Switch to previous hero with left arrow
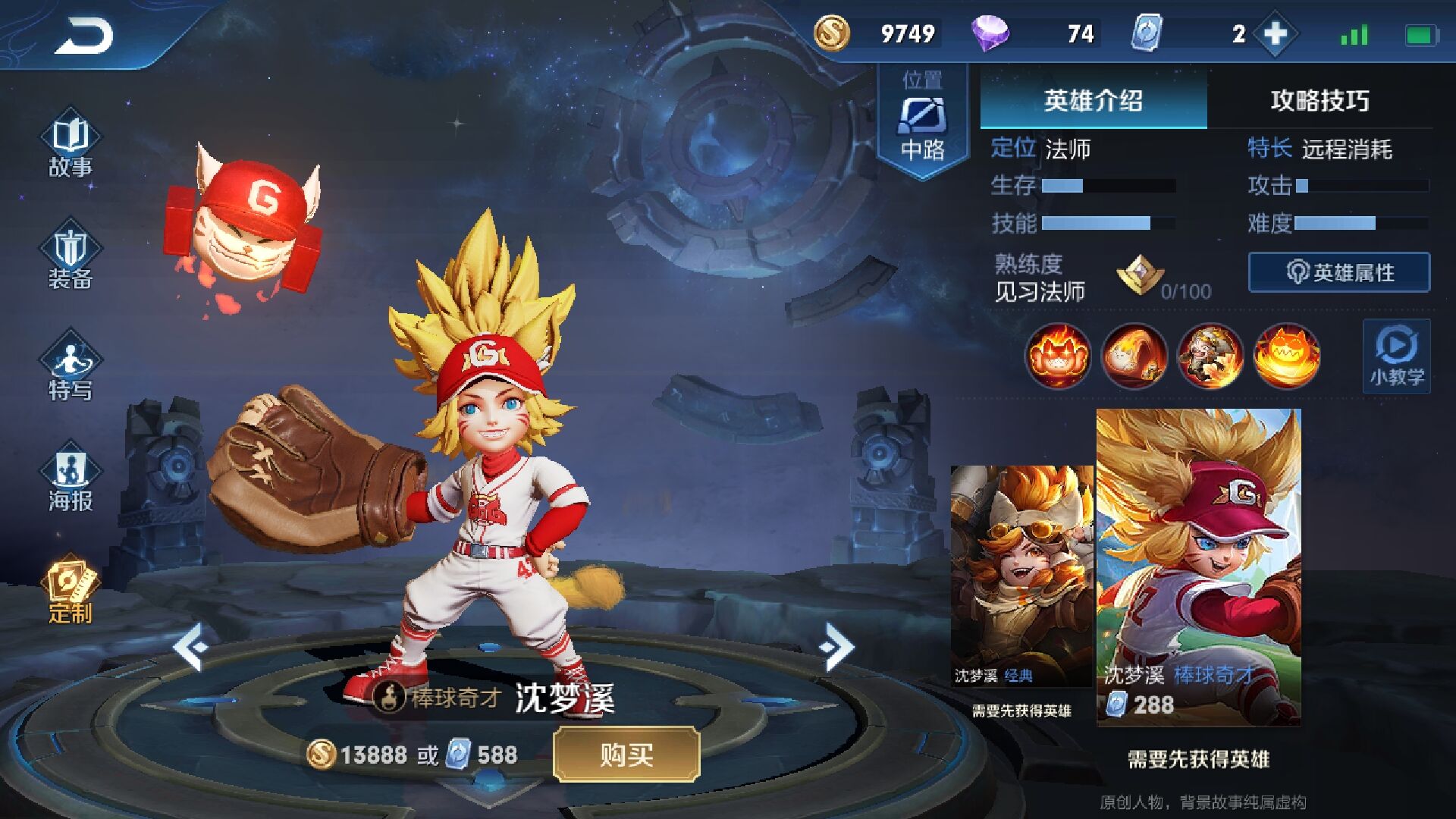The height and width of the screenshot is (819, 1456). pos(190,647)
